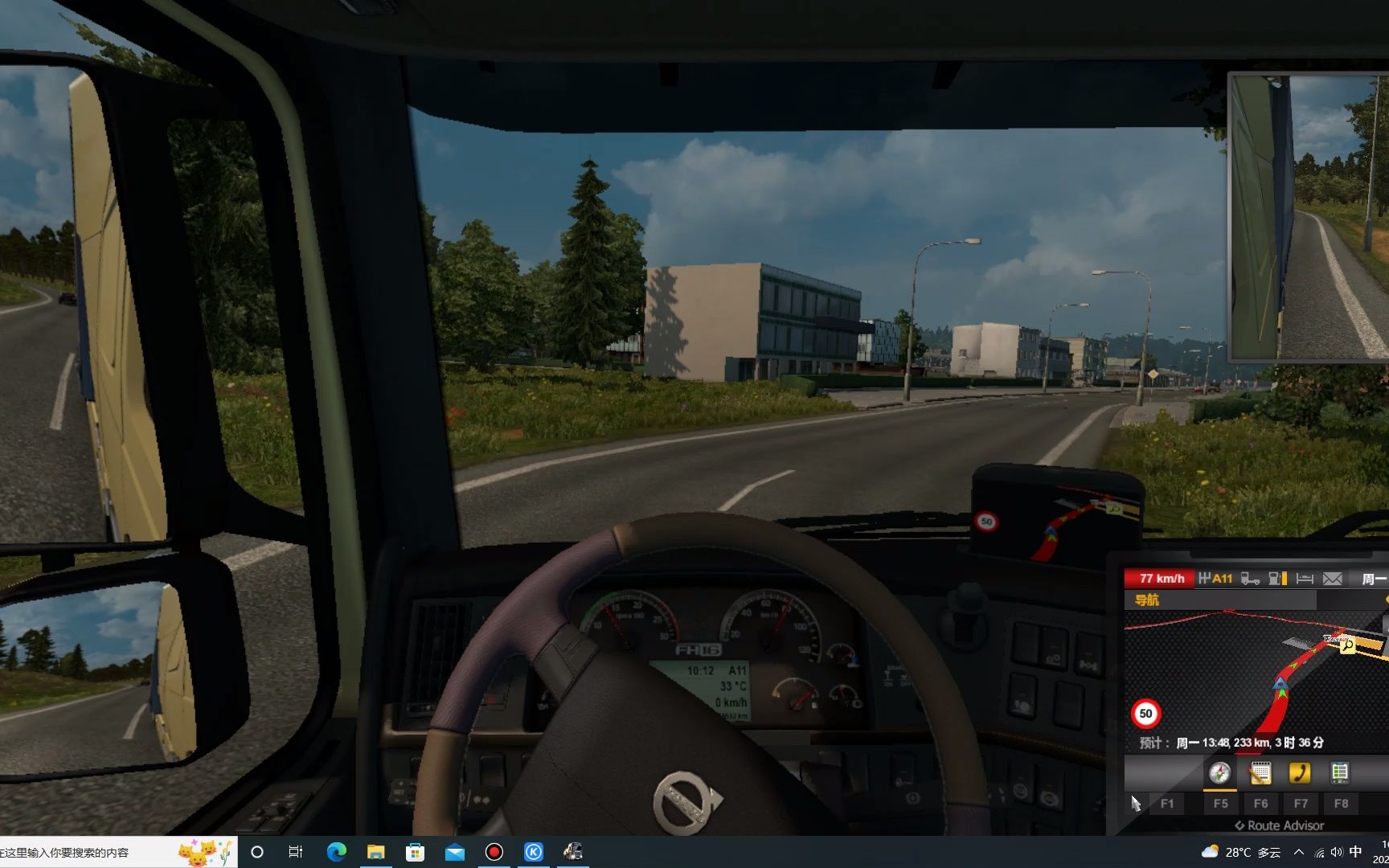
Task: Switch to the job calendar notes tab
Action: [x=1260, y=773]
